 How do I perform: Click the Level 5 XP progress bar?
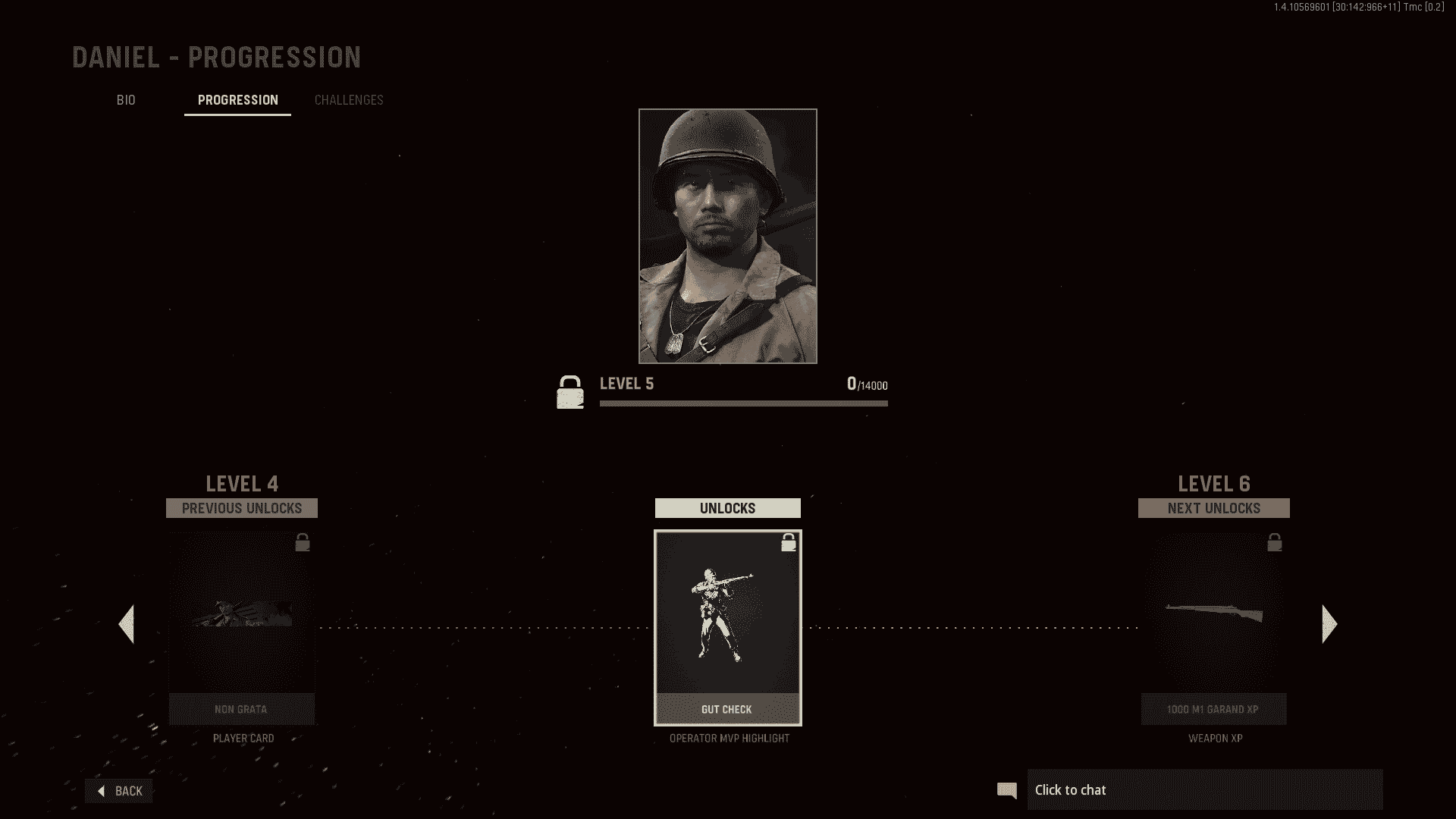point(743,403)
